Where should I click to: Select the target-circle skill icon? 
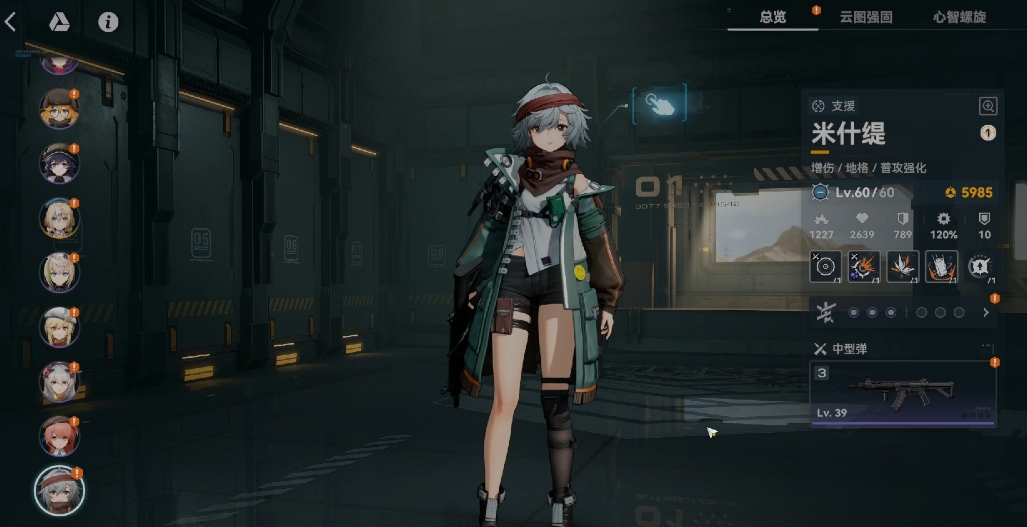pyautogui.click(x=825, y=267)
